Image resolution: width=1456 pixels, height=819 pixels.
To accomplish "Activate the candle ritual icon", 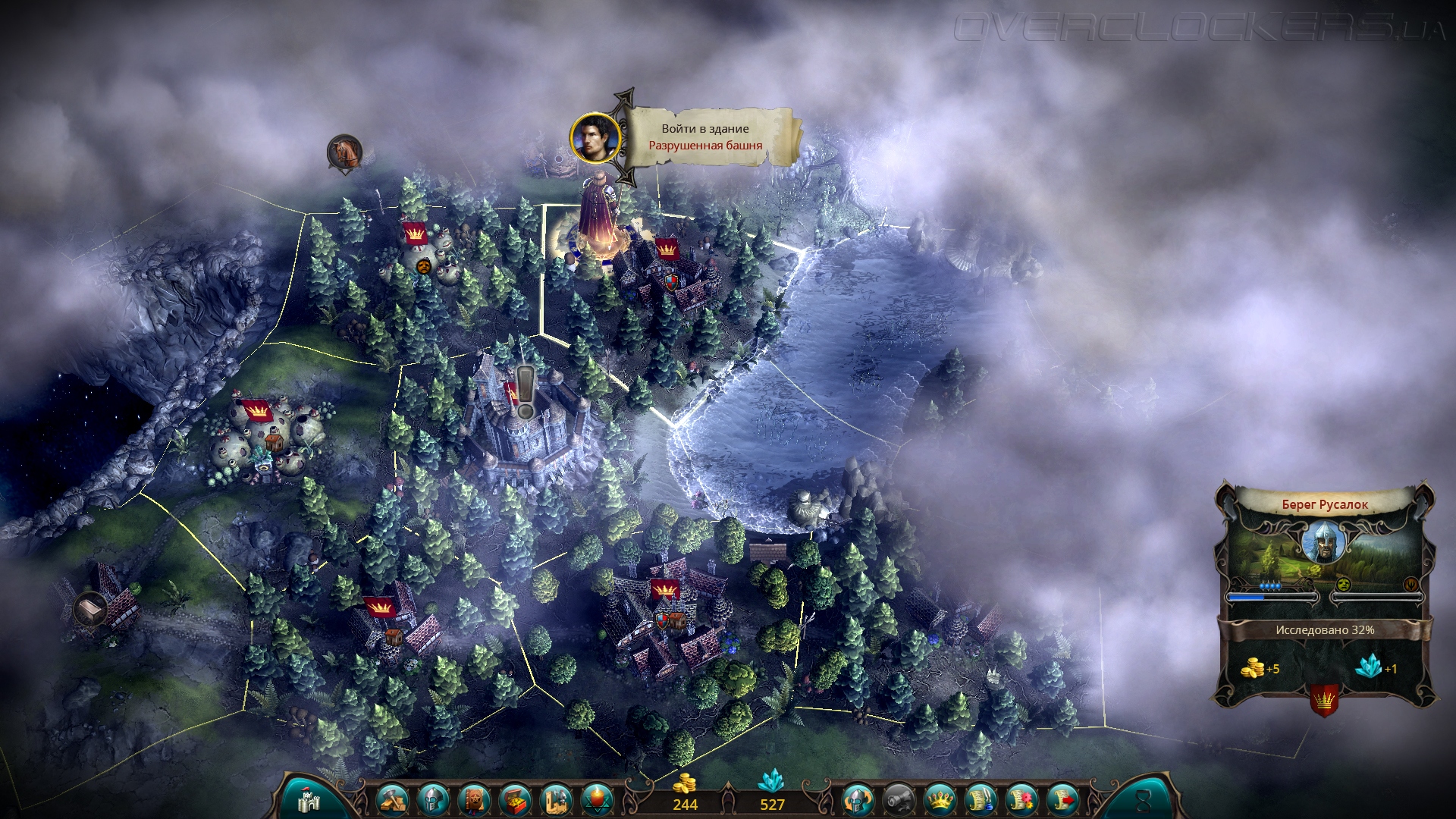I will point(598,800).
